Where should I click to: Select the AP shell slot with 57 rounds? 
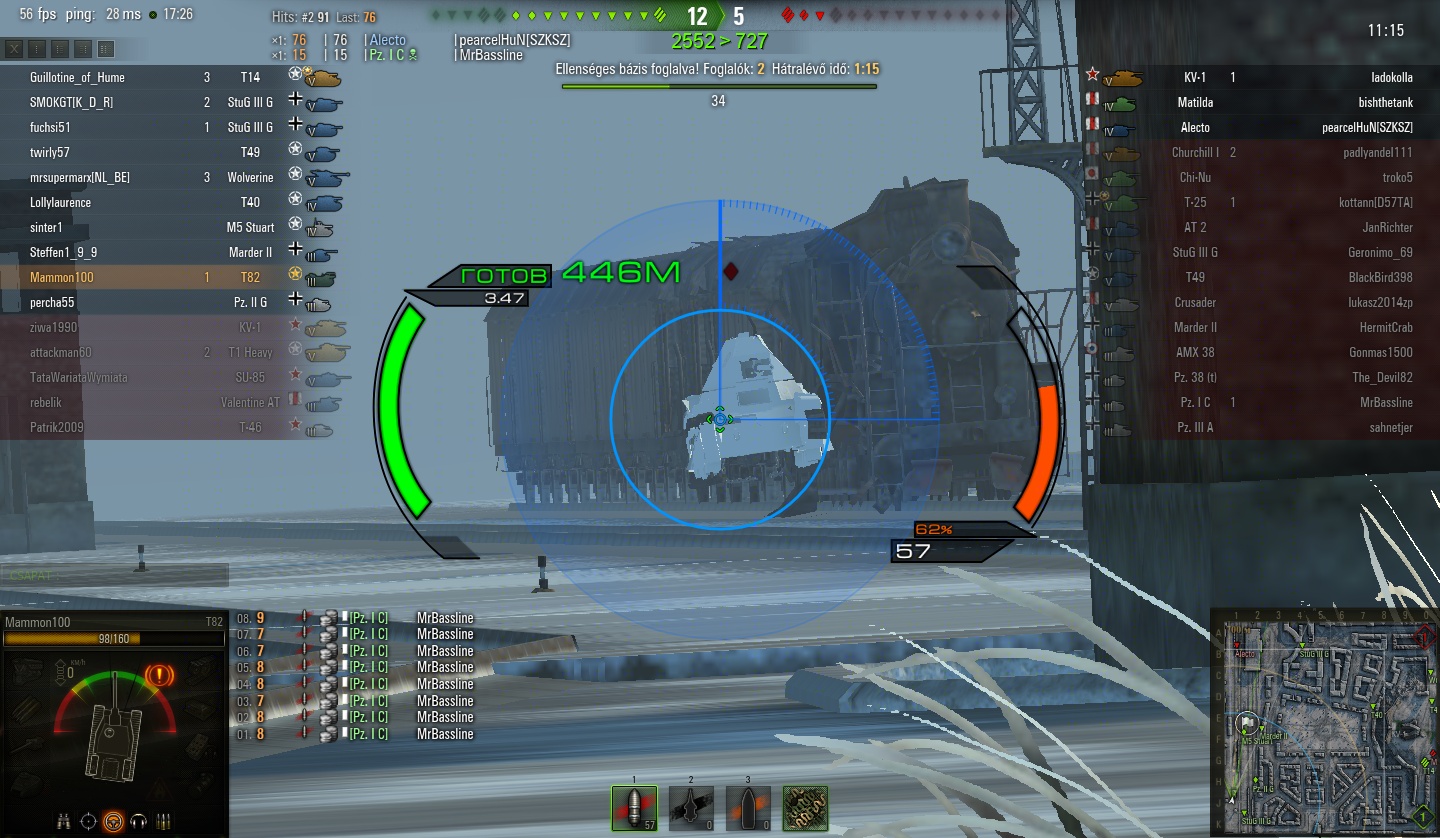[x=634, y=808]
